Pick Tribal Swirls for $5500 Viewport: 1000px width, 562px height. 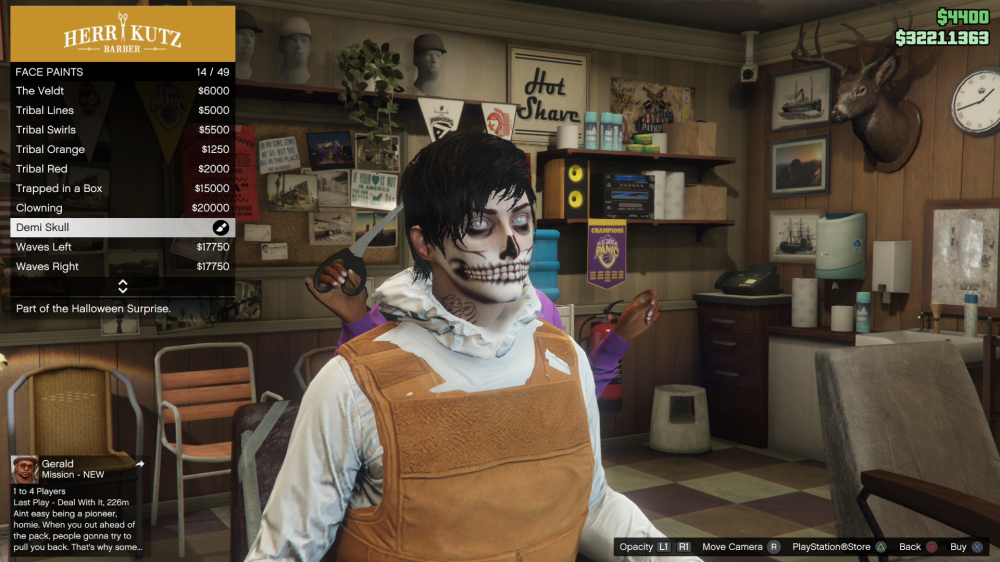[x=122, y=130]
